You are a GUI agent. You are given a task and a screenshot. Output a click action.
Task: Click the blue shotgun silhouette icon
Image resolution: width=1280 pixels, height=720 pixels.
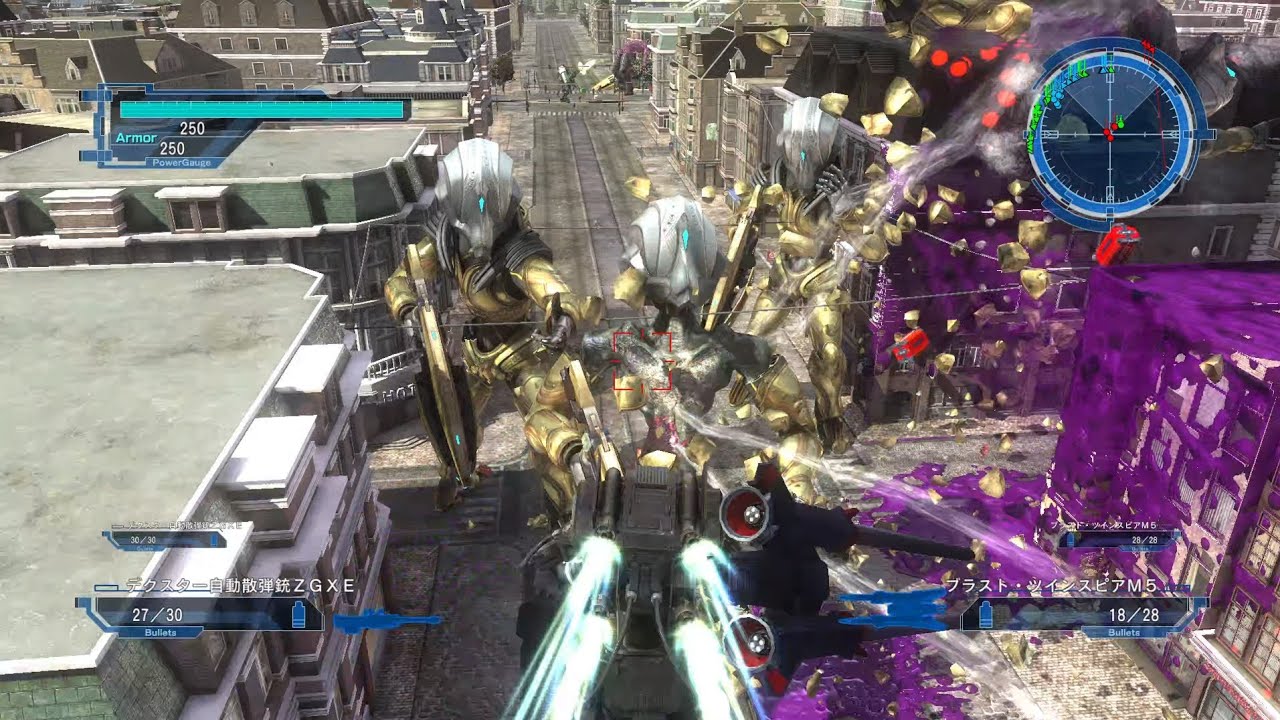click(385, 622)
